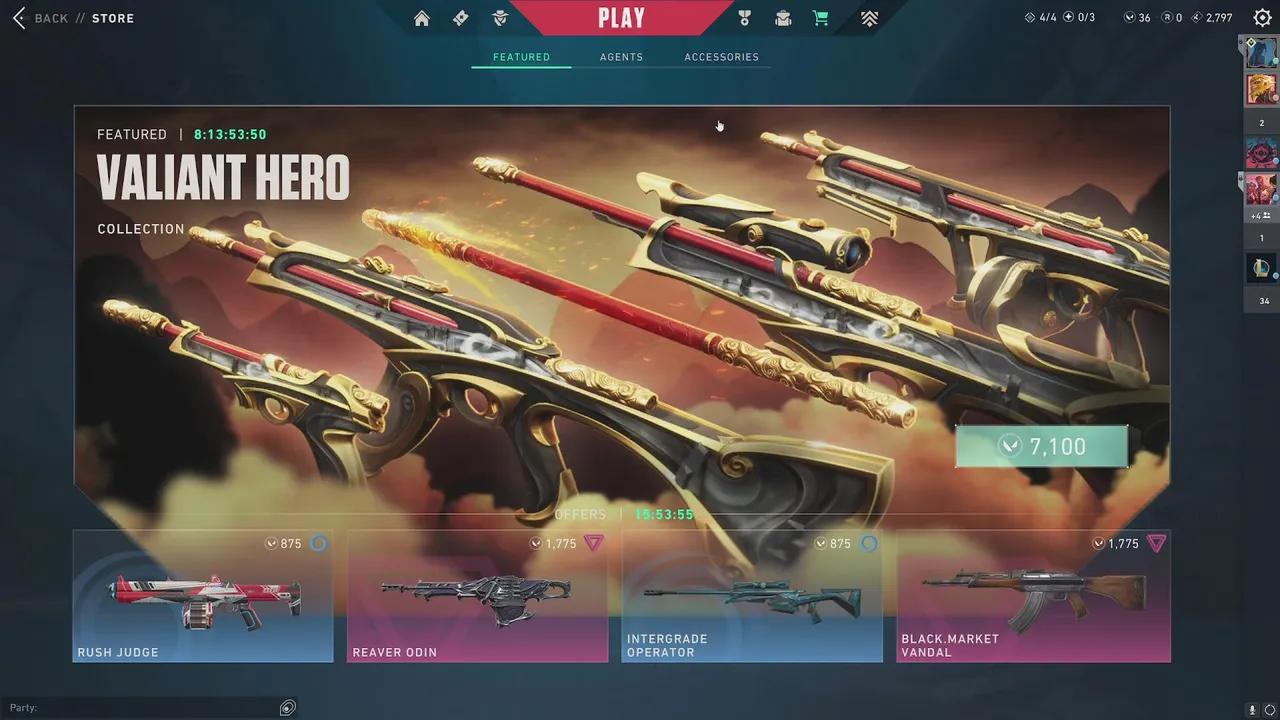Switch to the AGENTS store tab
The height and width of the screenshot is (720, 1280).
(621, 57)
